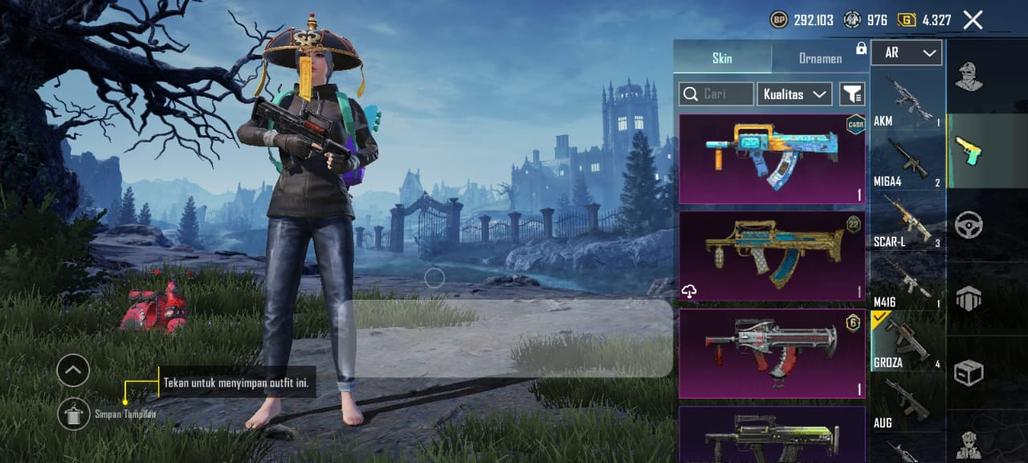This screenshot has width=1028, height=463.
Task: Choose the M16A4 weapon entry
Action: click(907, 160)
